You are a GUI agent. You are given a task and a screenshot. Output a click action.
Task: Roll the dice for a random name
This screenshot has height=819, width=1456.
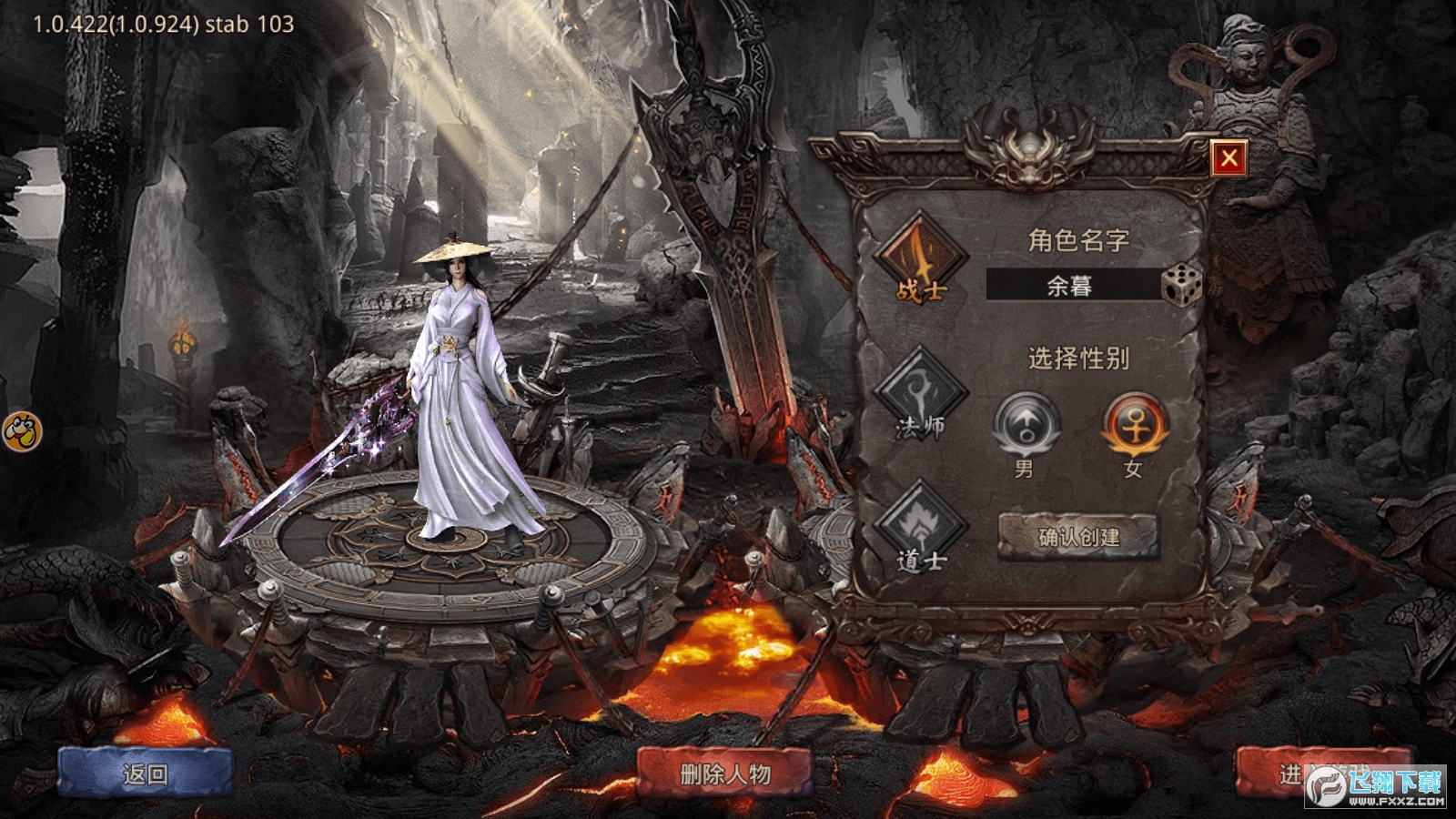tap(1182, 285)
